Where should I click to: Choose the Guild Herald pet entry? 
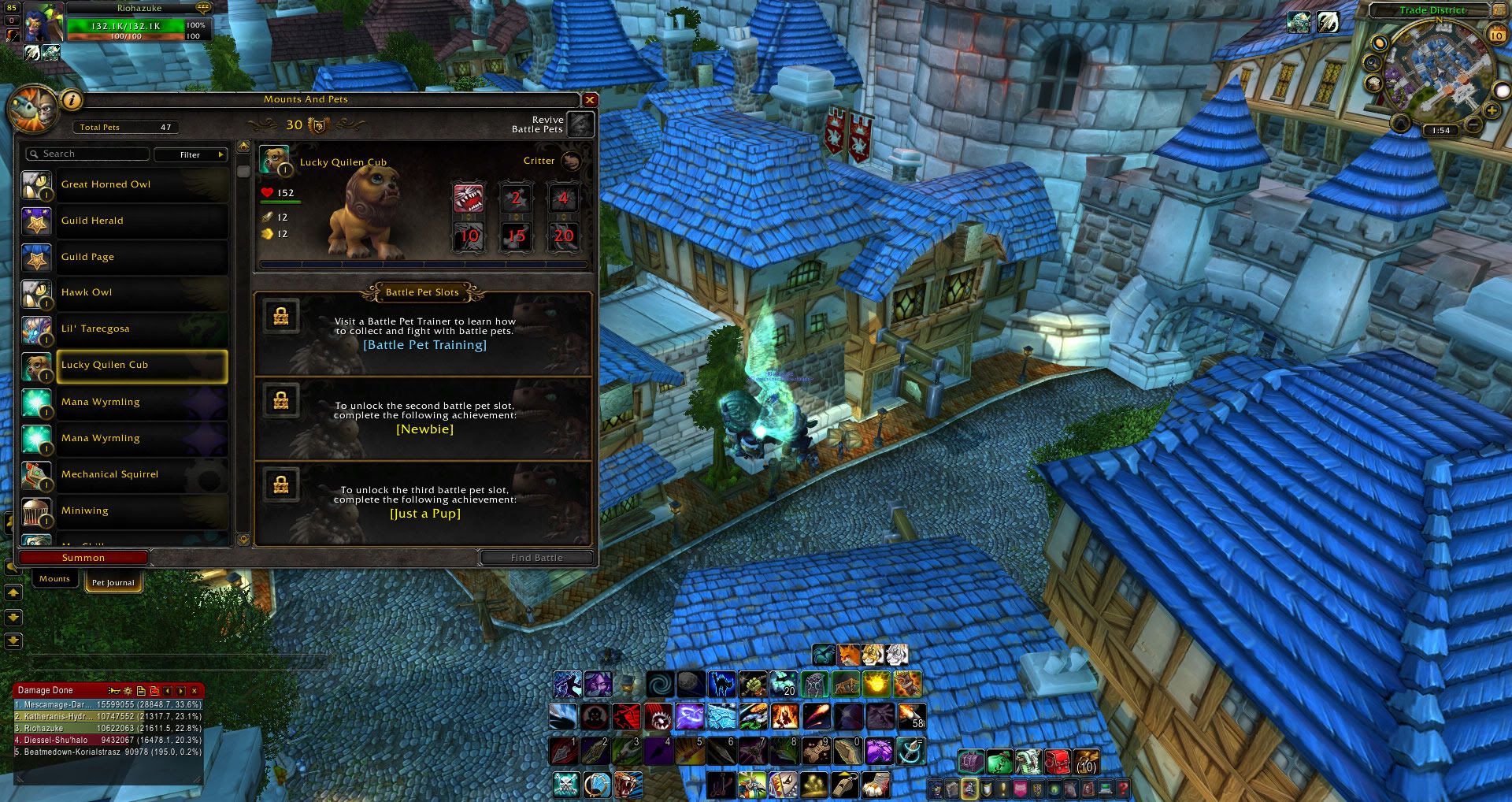click(x=126, y=221)
